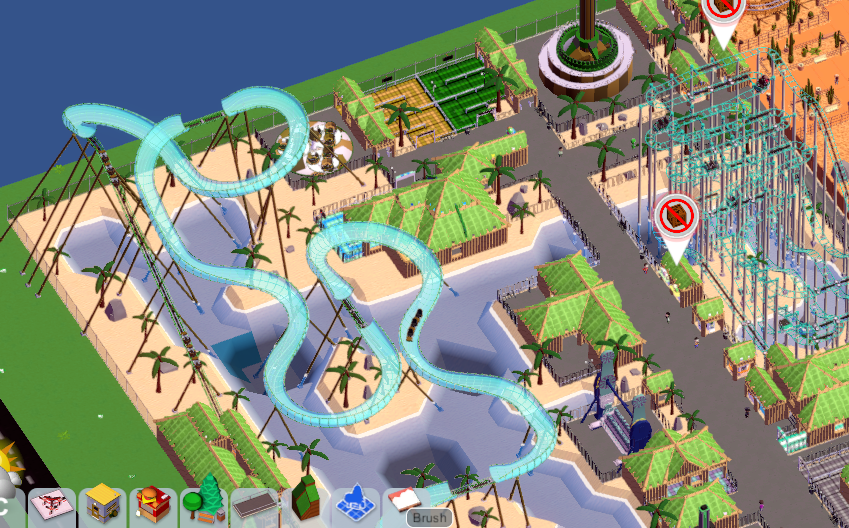Select the gray path building tool
The height and width of the screenshot is (528, 849).
(x=255, y=506)
